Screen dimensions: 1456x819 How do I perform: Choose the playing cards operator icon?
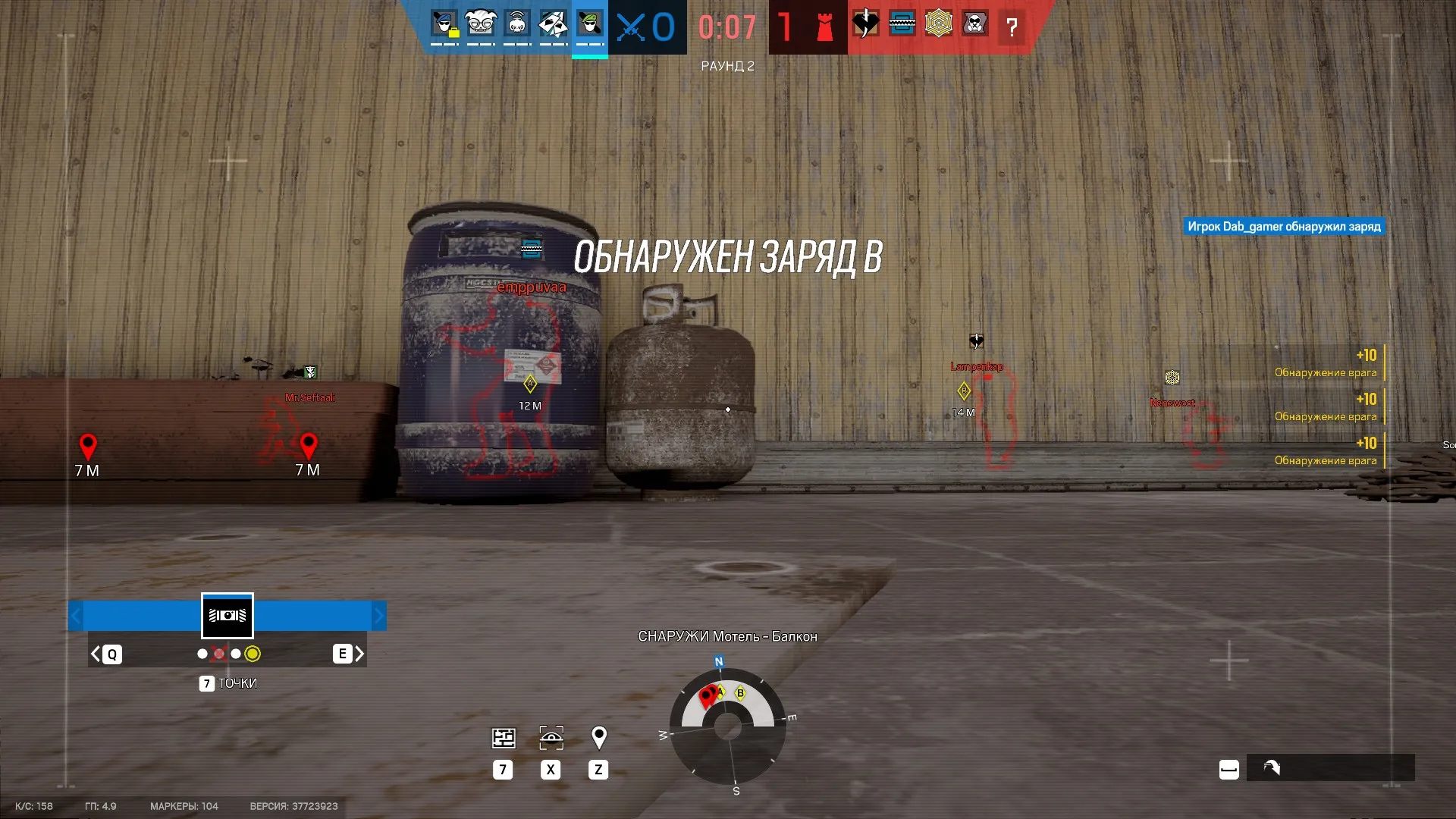click(x=554, y=24)
